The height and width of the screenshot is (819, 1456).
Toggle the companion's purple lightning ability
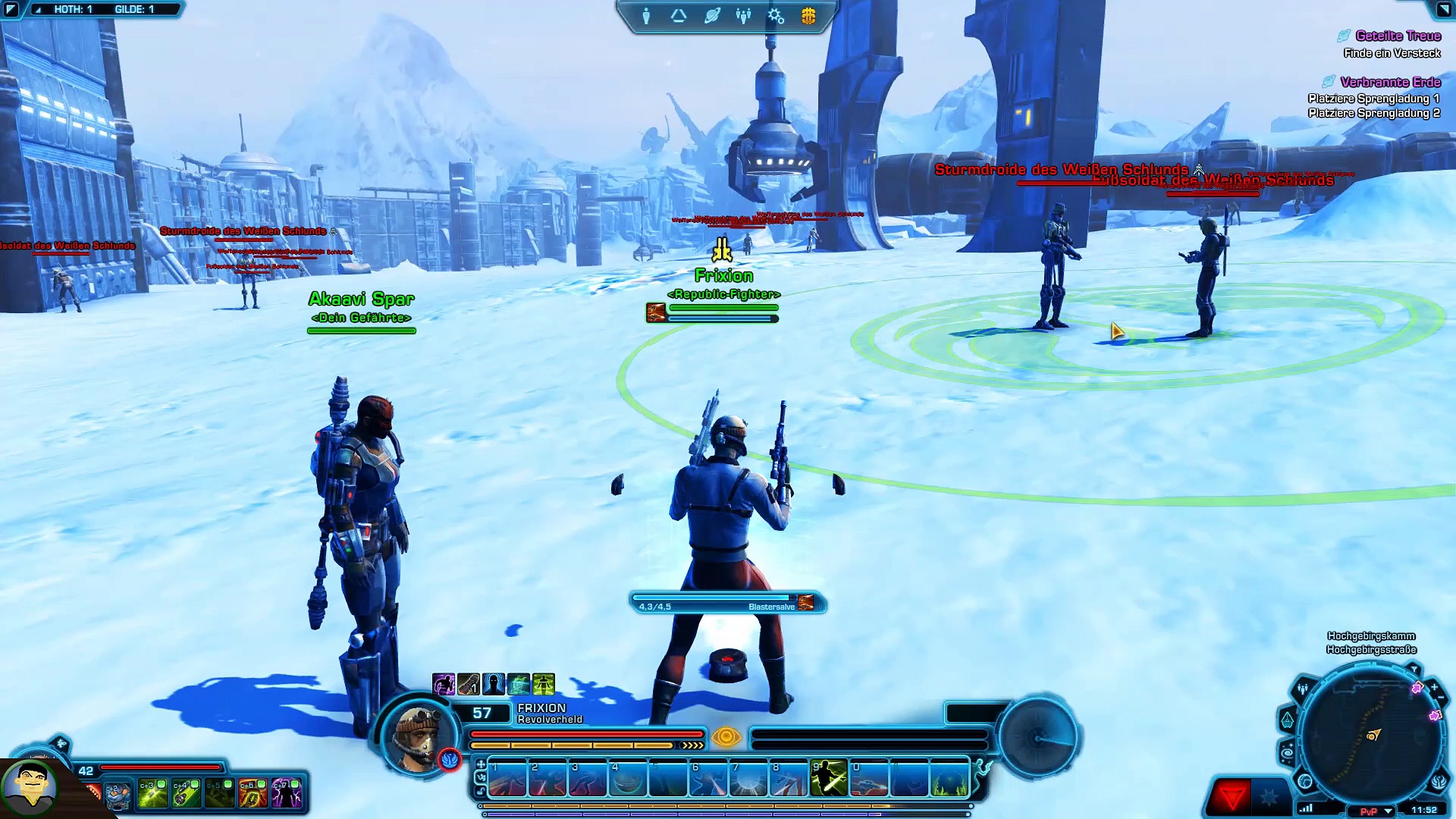287,793
